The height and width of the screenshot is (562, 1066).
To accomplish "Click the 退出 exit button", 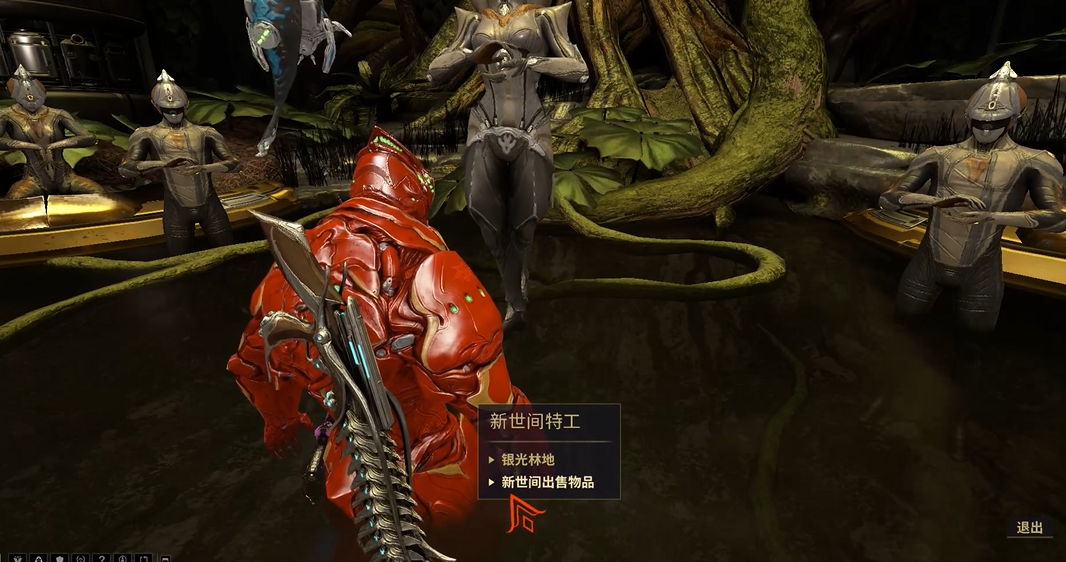I will [1029, 528].
